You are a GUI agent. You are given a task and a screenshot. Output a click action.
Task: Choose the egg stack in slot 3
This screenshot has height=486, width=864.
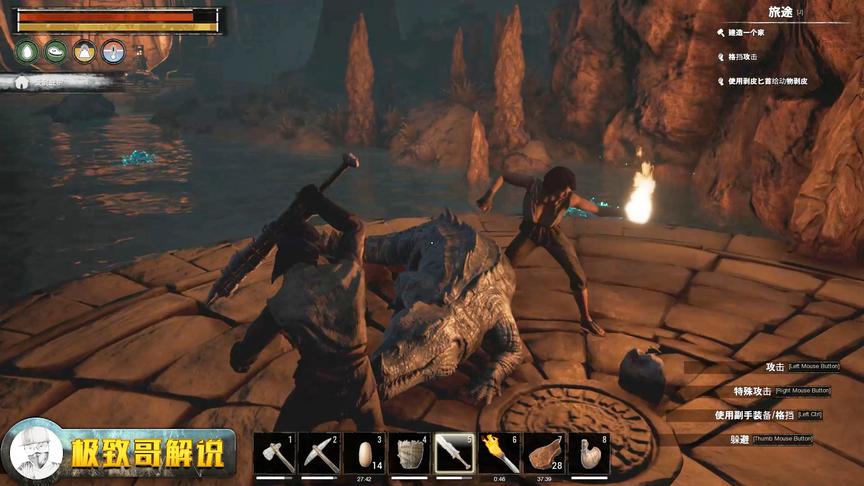click(366, 454)
